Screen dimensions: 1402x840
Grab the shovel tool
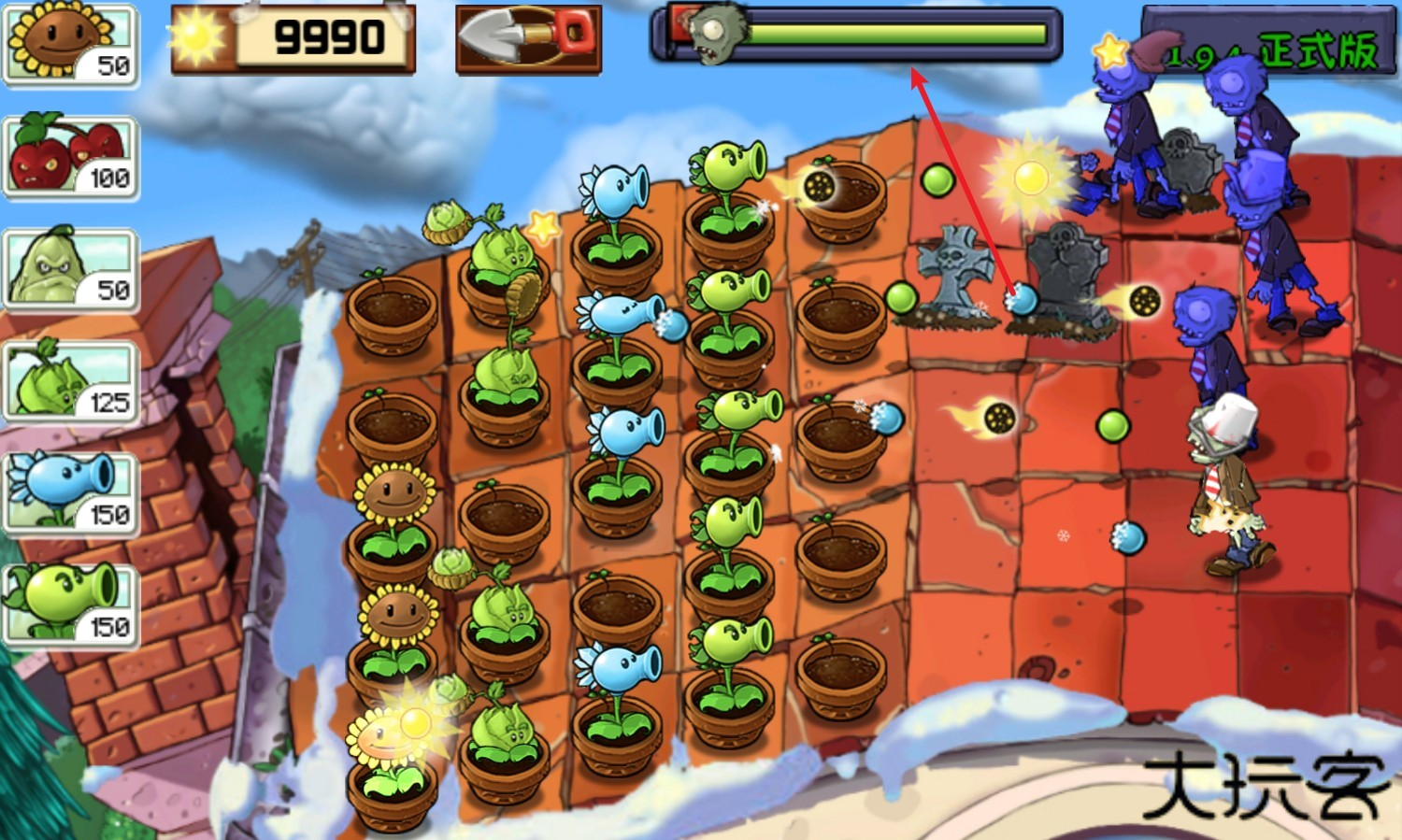528,39
